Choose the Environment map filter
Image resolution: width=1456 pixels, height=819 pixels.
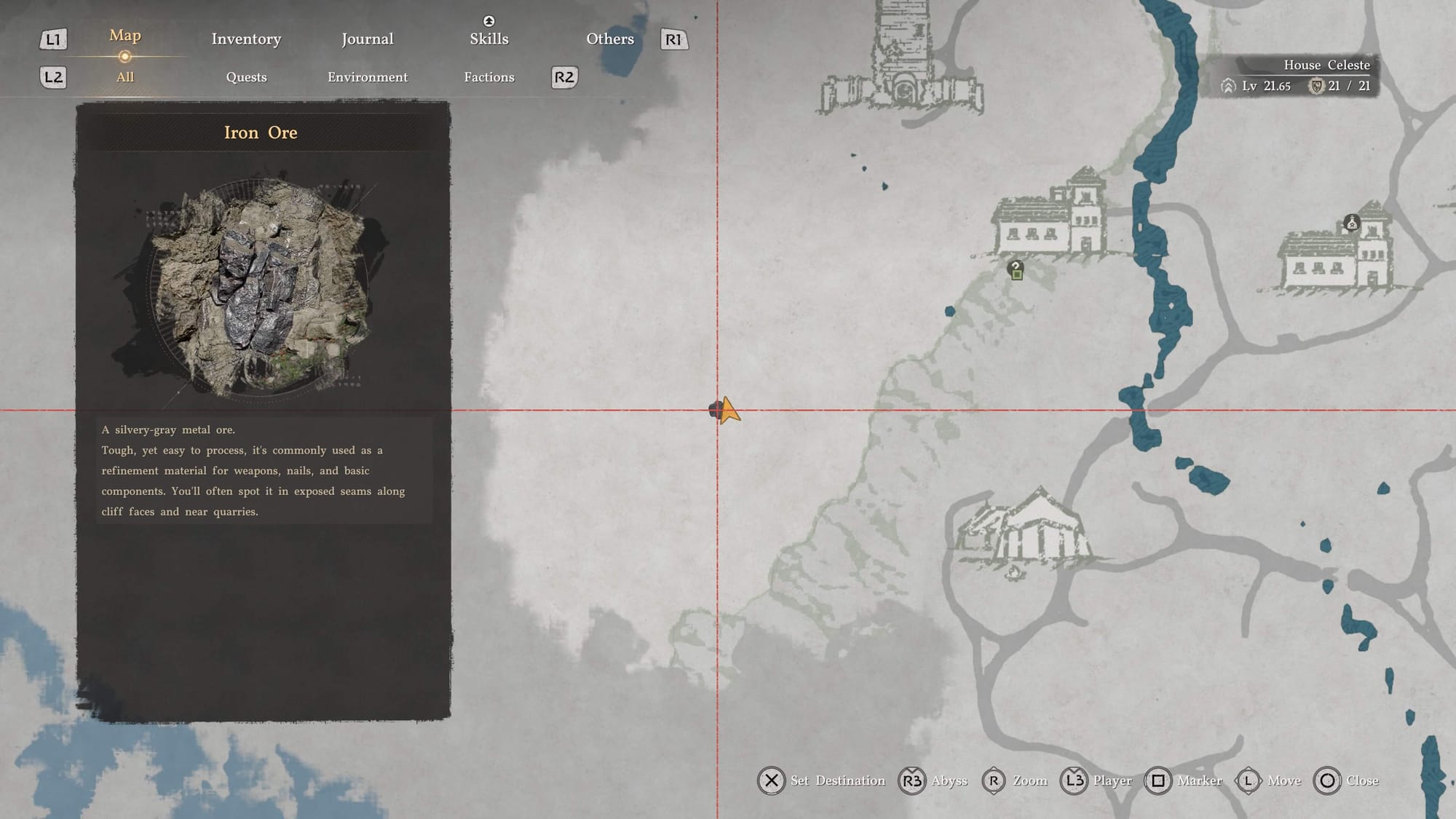368,77
